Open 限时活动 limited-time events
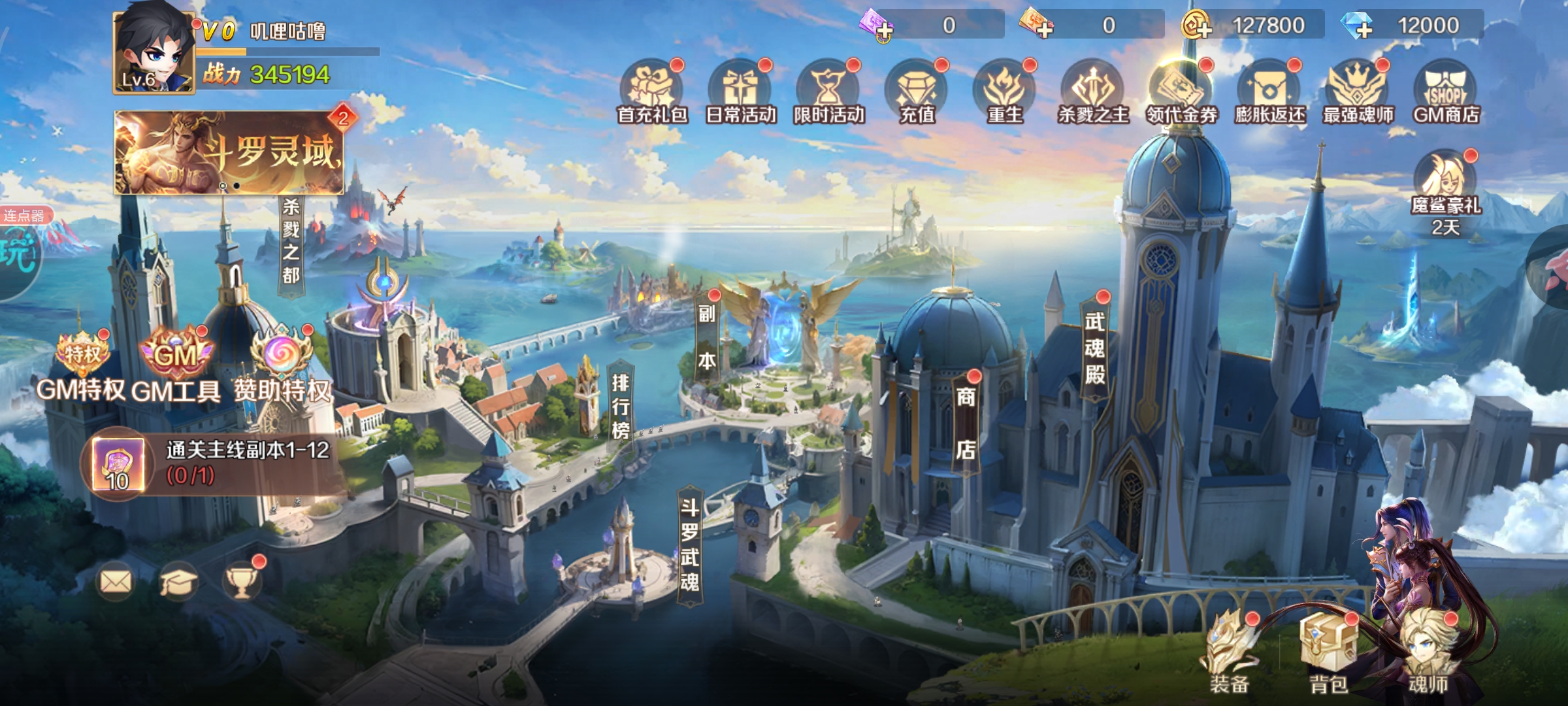1568x706 pixels. [x=828, y=92]
